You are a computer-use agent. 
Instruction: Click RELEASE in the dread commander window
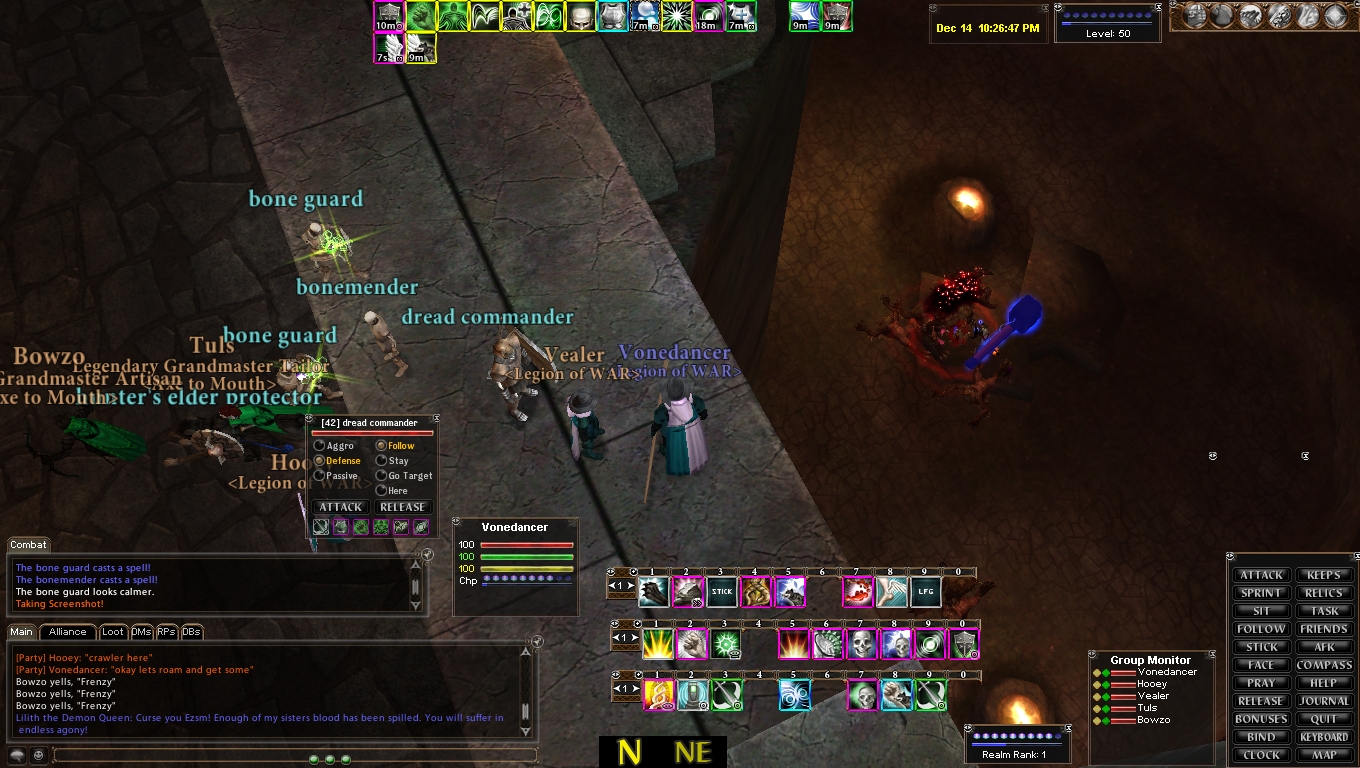[404, 507]
